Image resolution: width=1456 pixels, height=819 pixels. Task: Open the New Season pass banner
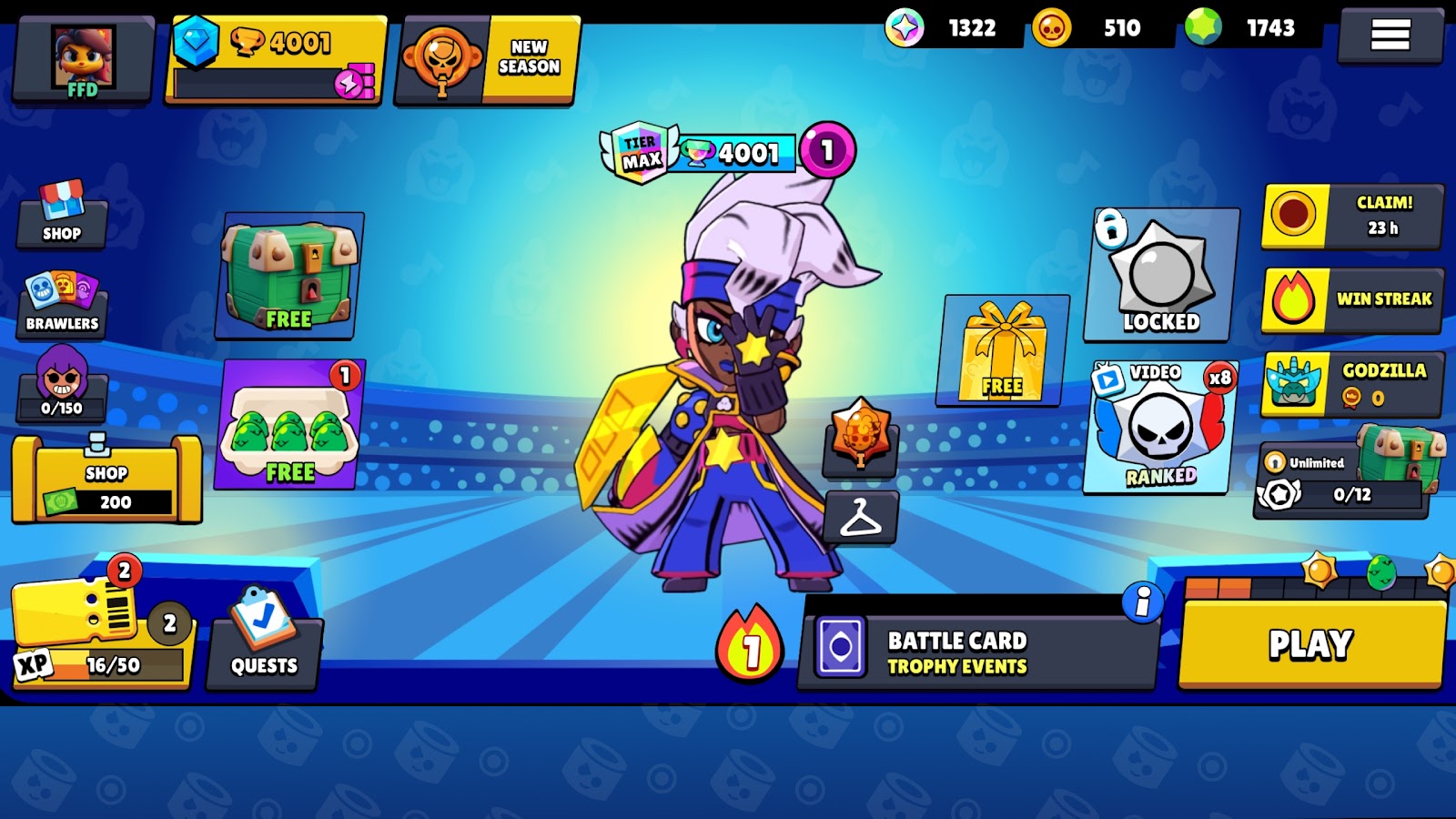[x=487, y=60]
